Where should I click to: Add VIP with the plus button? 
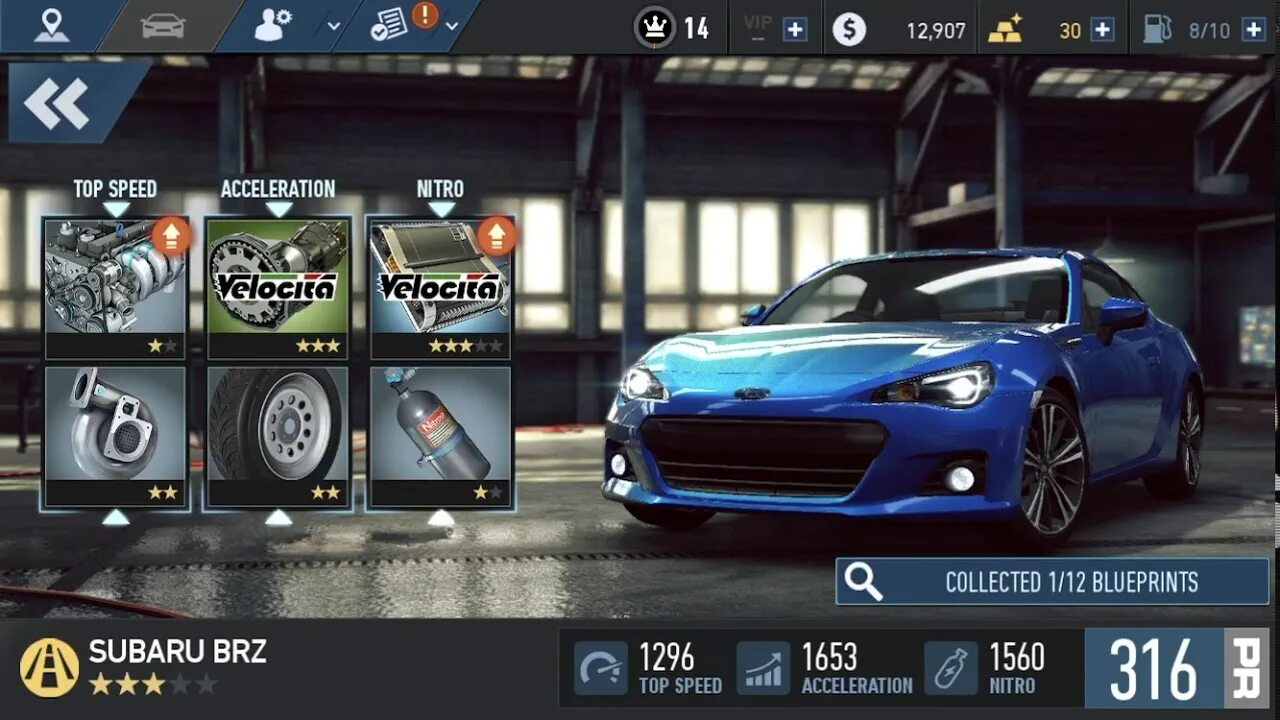point(795,30)
